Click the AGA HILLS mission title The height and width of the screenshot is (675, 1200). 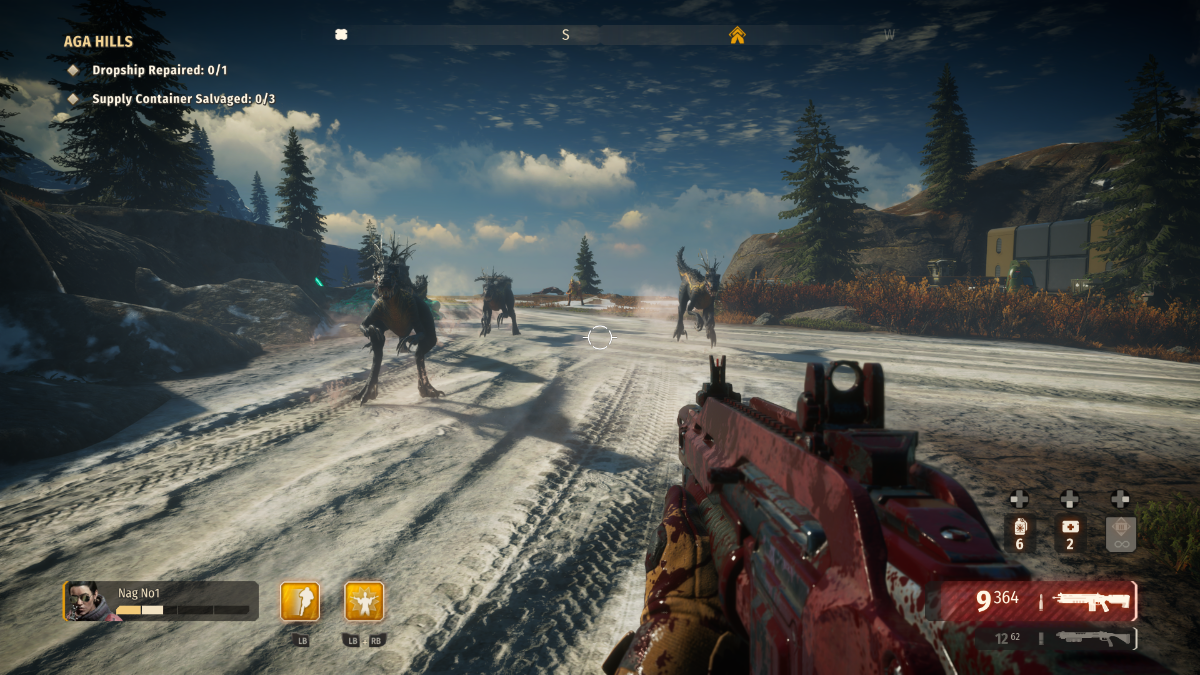tap(98, 42)
